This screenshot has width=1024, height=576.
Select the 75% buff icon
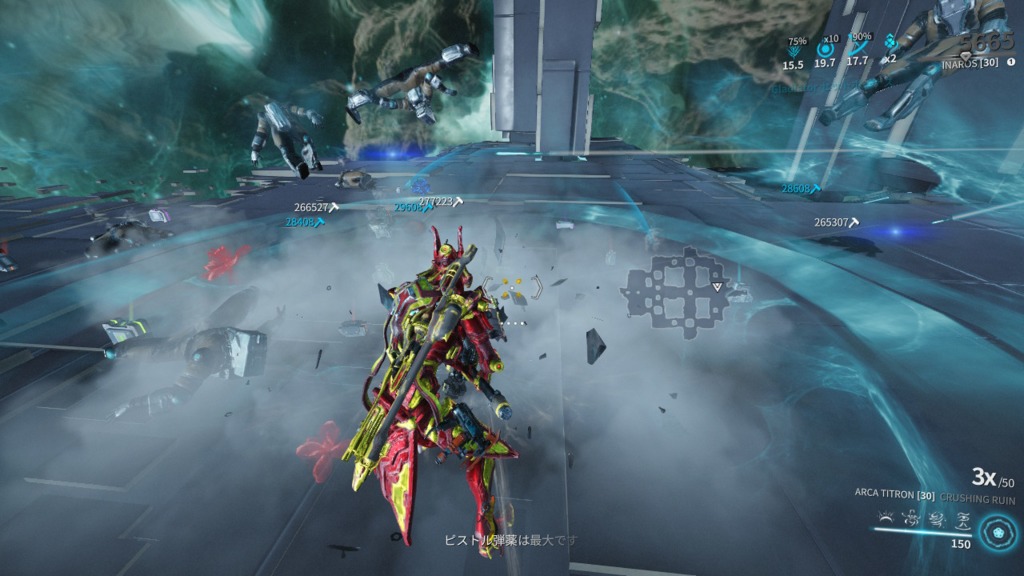coord(794,48)
